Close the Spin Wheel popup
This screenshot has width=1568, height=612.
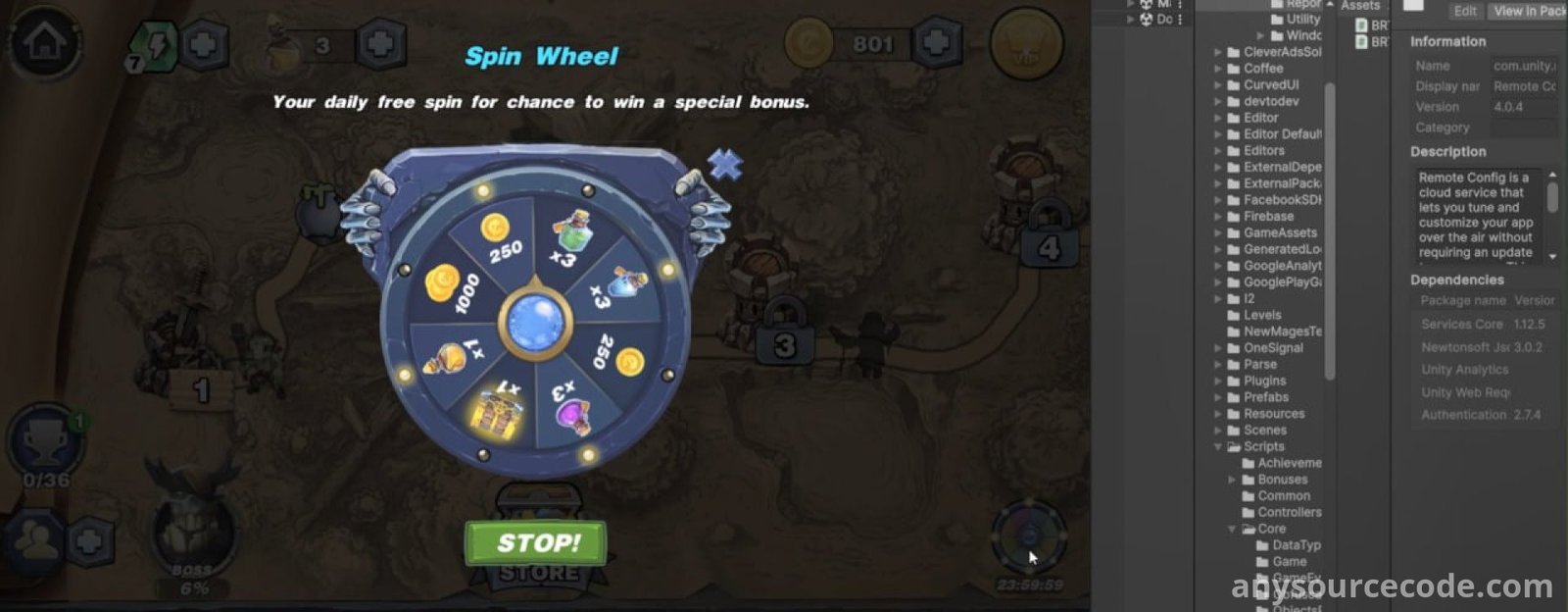click(x=725, y=165)
